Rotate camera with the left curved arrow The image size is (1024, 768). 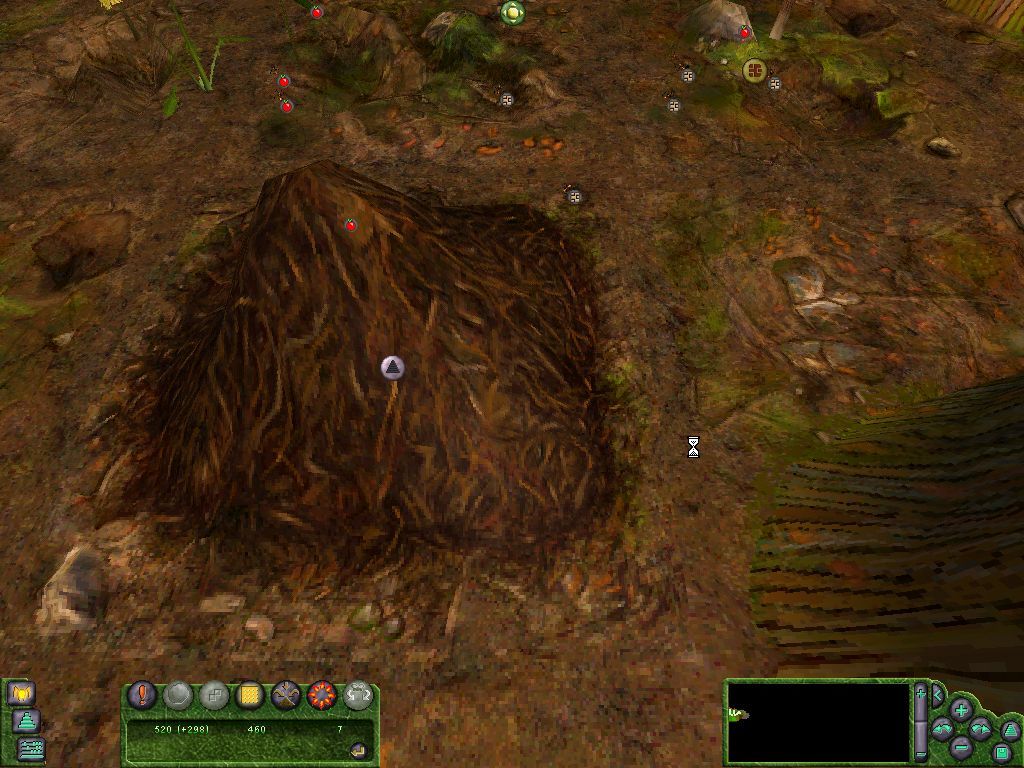942,729
